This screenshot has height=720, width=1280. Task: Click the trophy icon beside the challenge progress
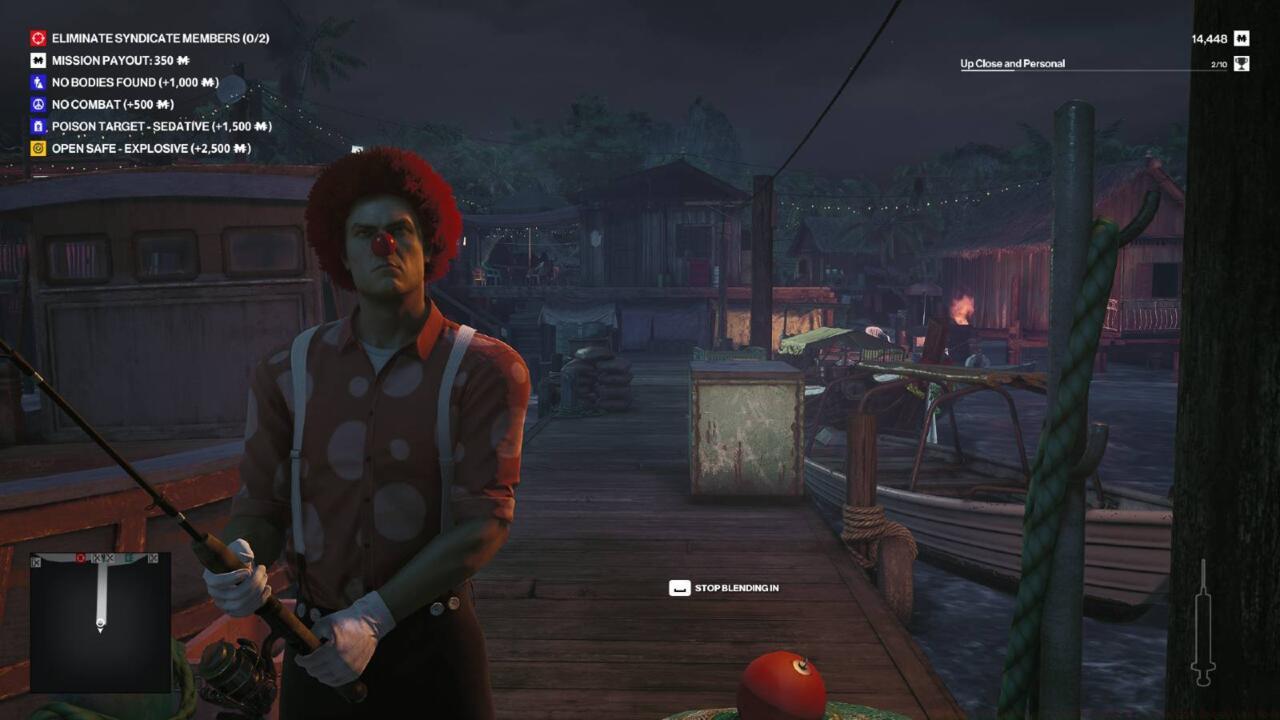[x=1240, y=62]
